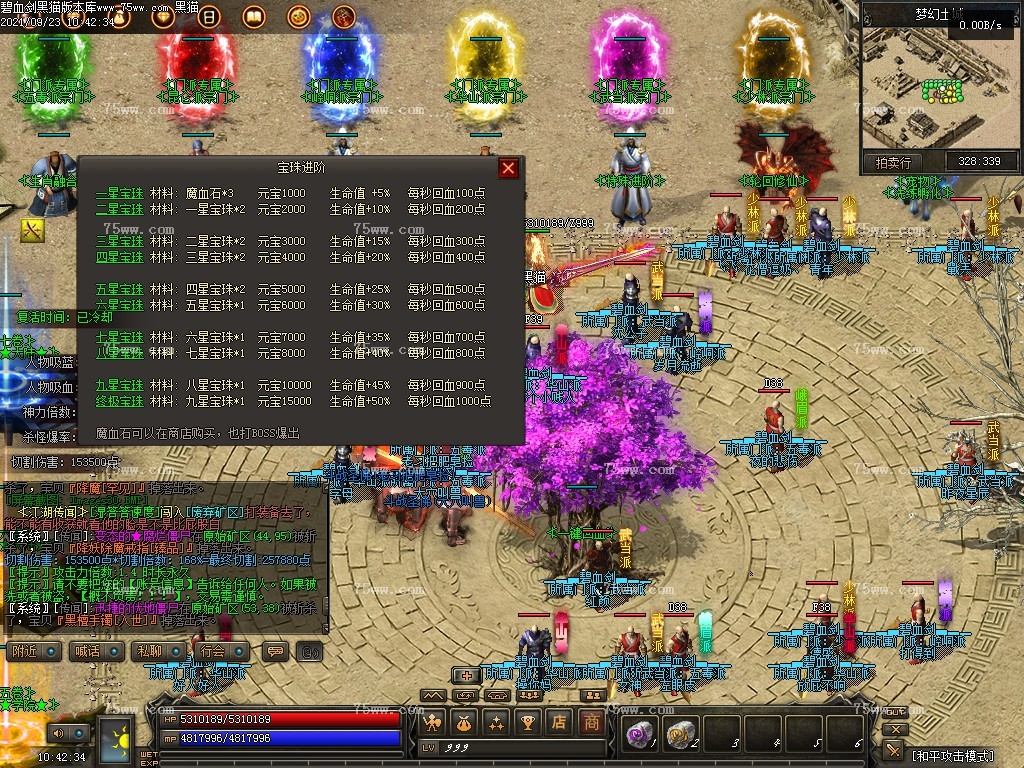The height and width of the screenshot is (768, 1024).
Task: Close the 宝珠进阶 orb upgrade panel
Action: pos(509,168)
